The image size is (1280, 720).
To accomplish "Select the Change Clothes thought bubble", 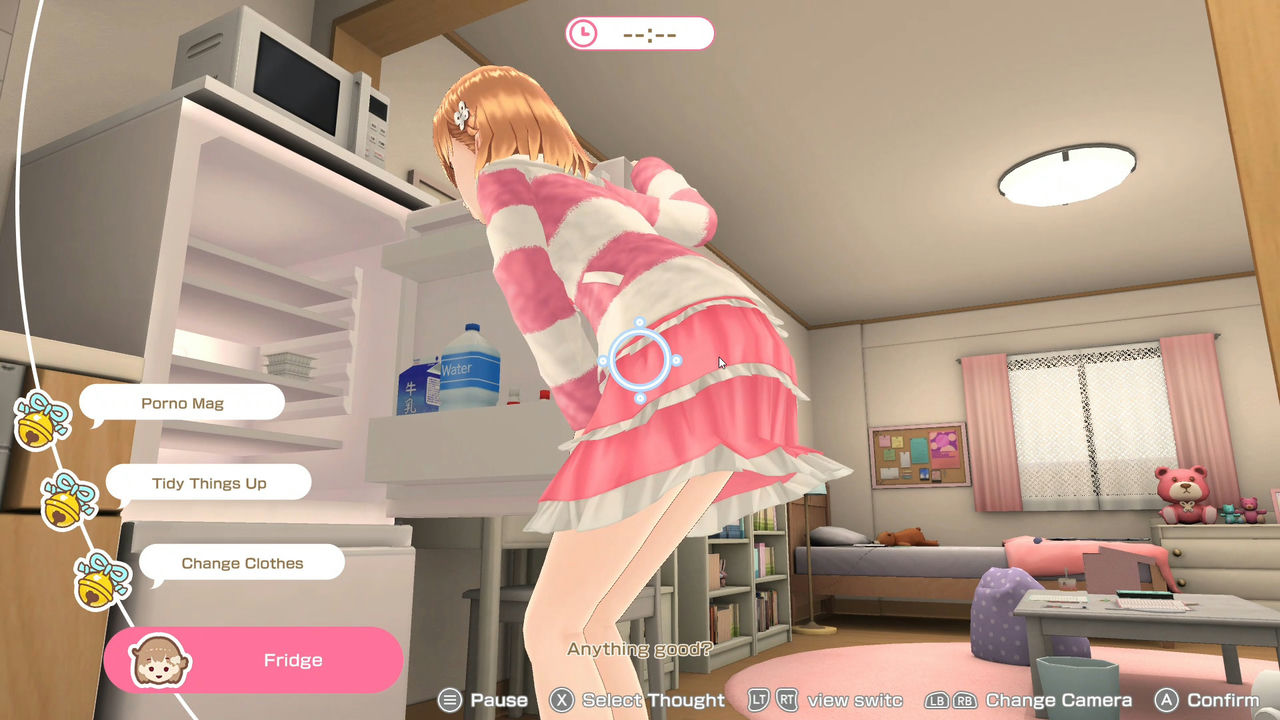I will click(x=241, y=562).
